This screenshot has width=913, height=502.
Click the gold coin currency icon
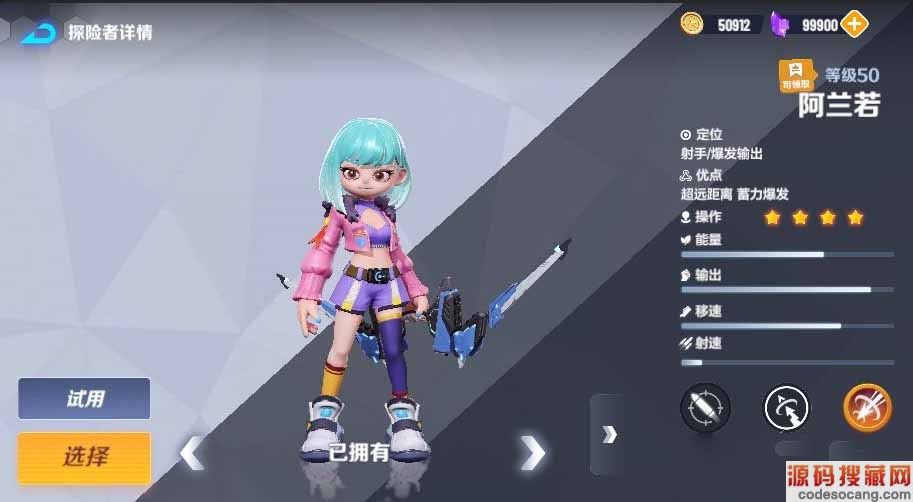click(x=691, y=24)
